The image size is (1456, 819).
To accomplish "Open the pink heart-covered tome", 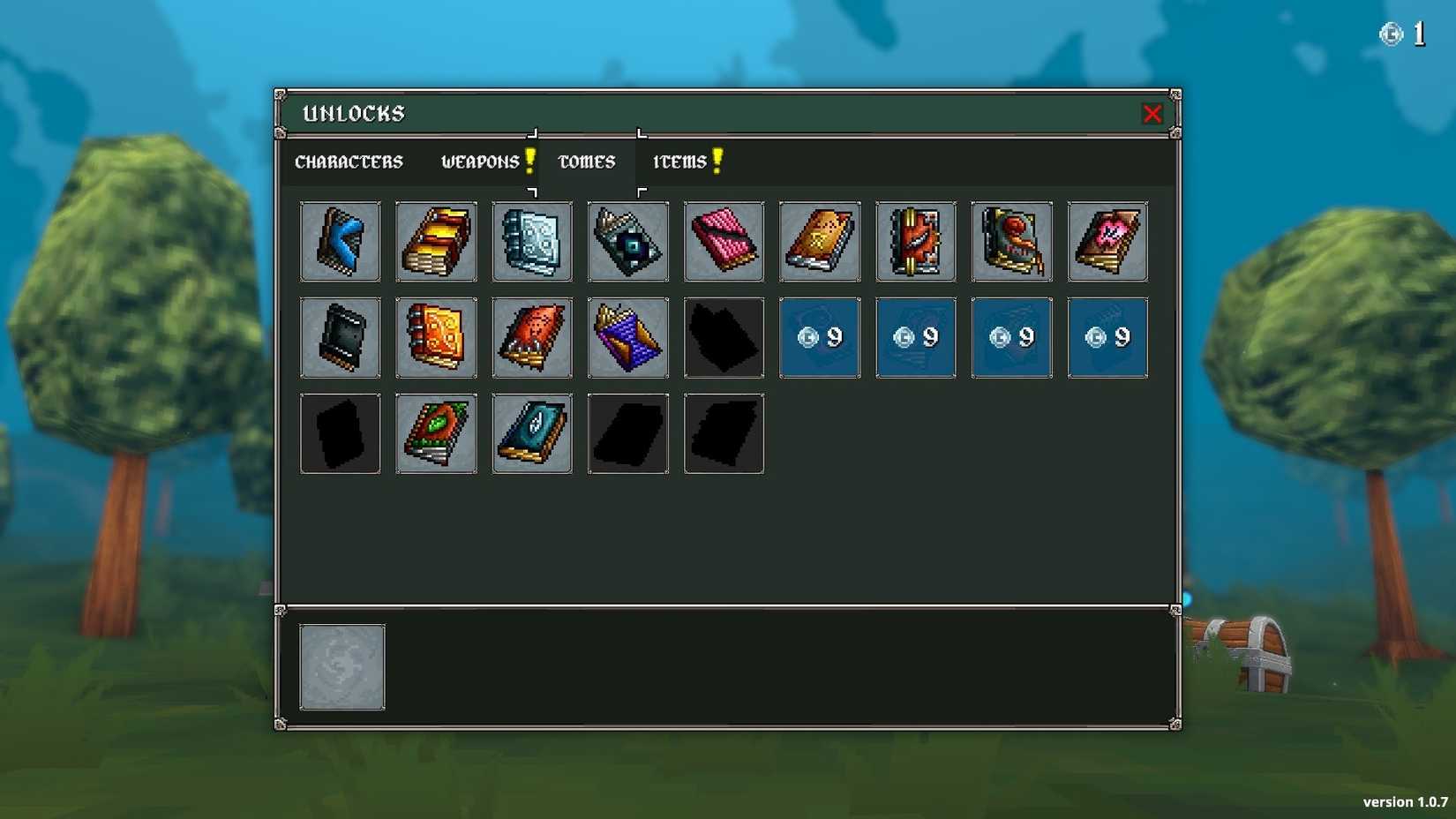I will point(1107,241).
